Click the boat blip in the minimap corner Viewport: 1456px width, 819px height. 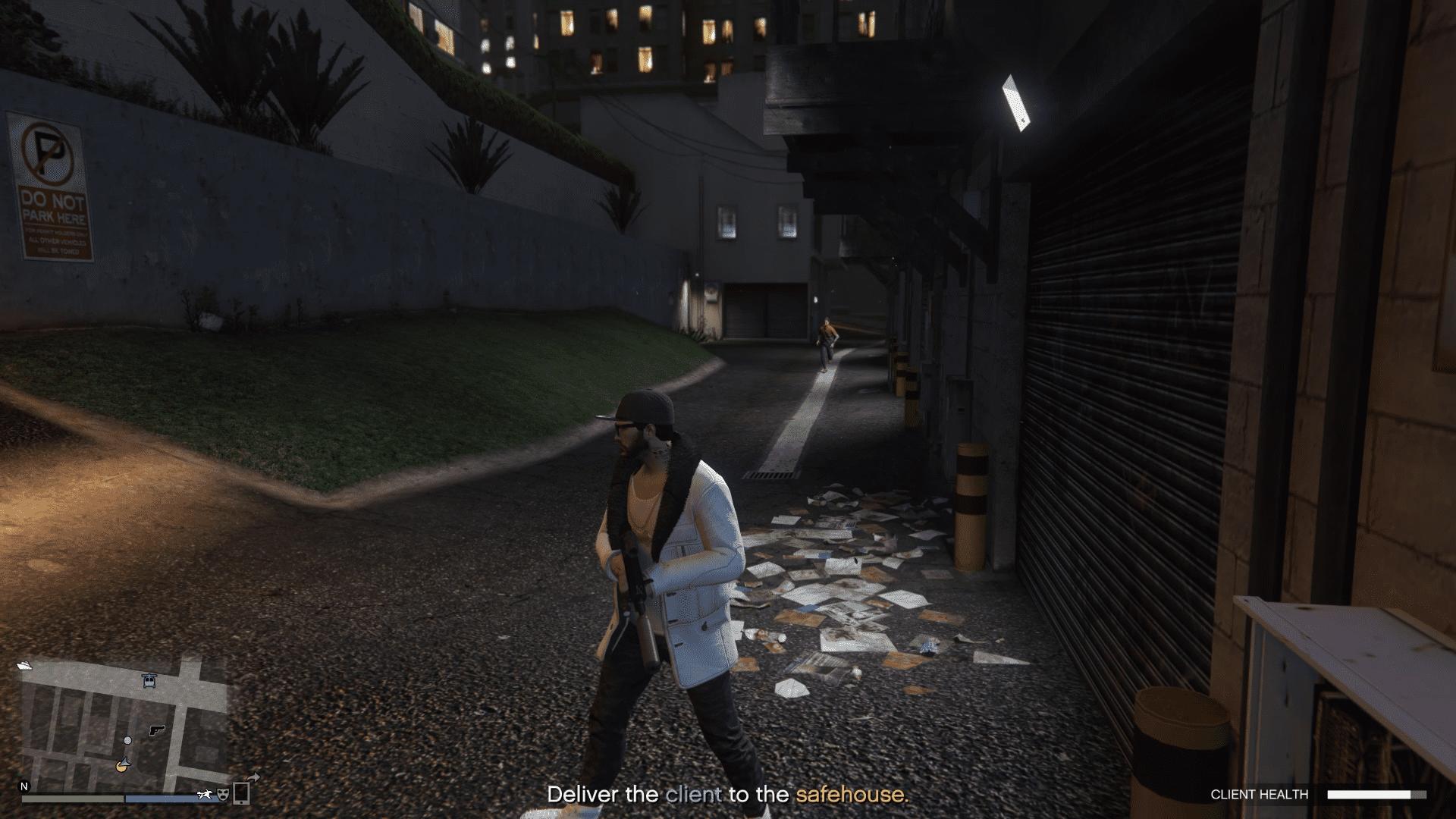click(25, 666)
